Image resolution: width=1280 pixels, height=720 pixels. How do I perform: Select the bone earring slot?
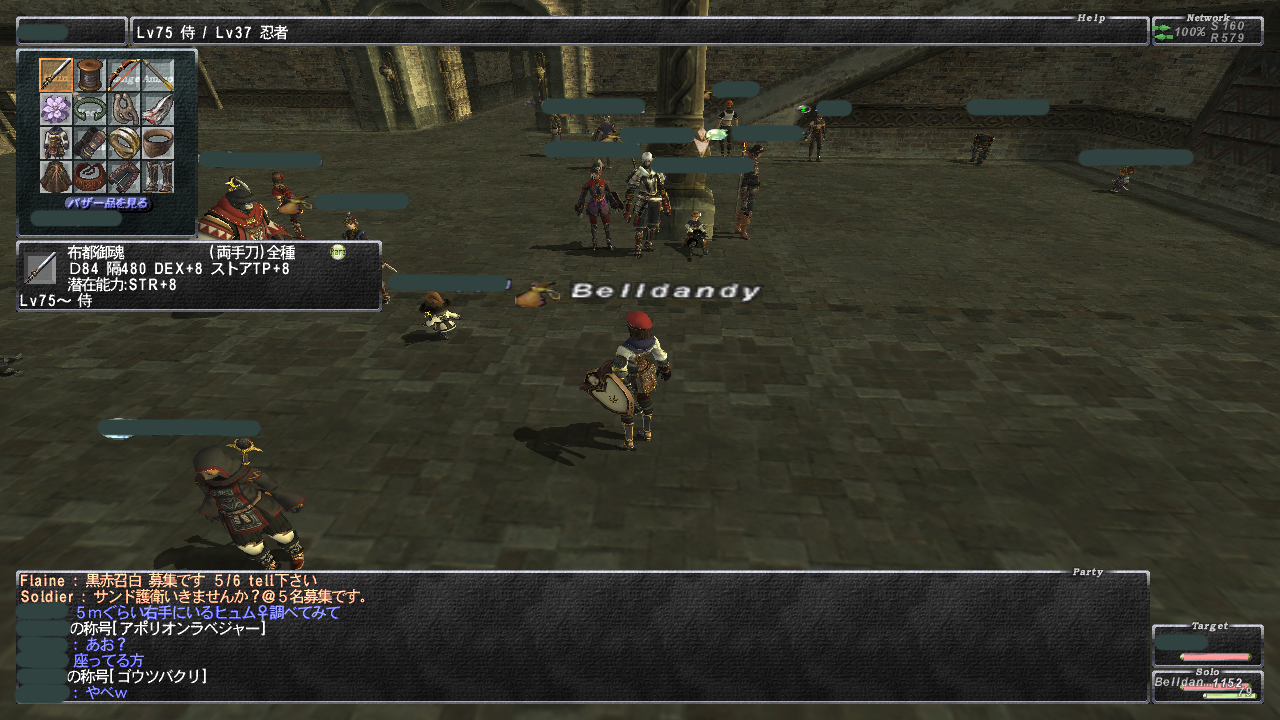[x=124, y=109]
